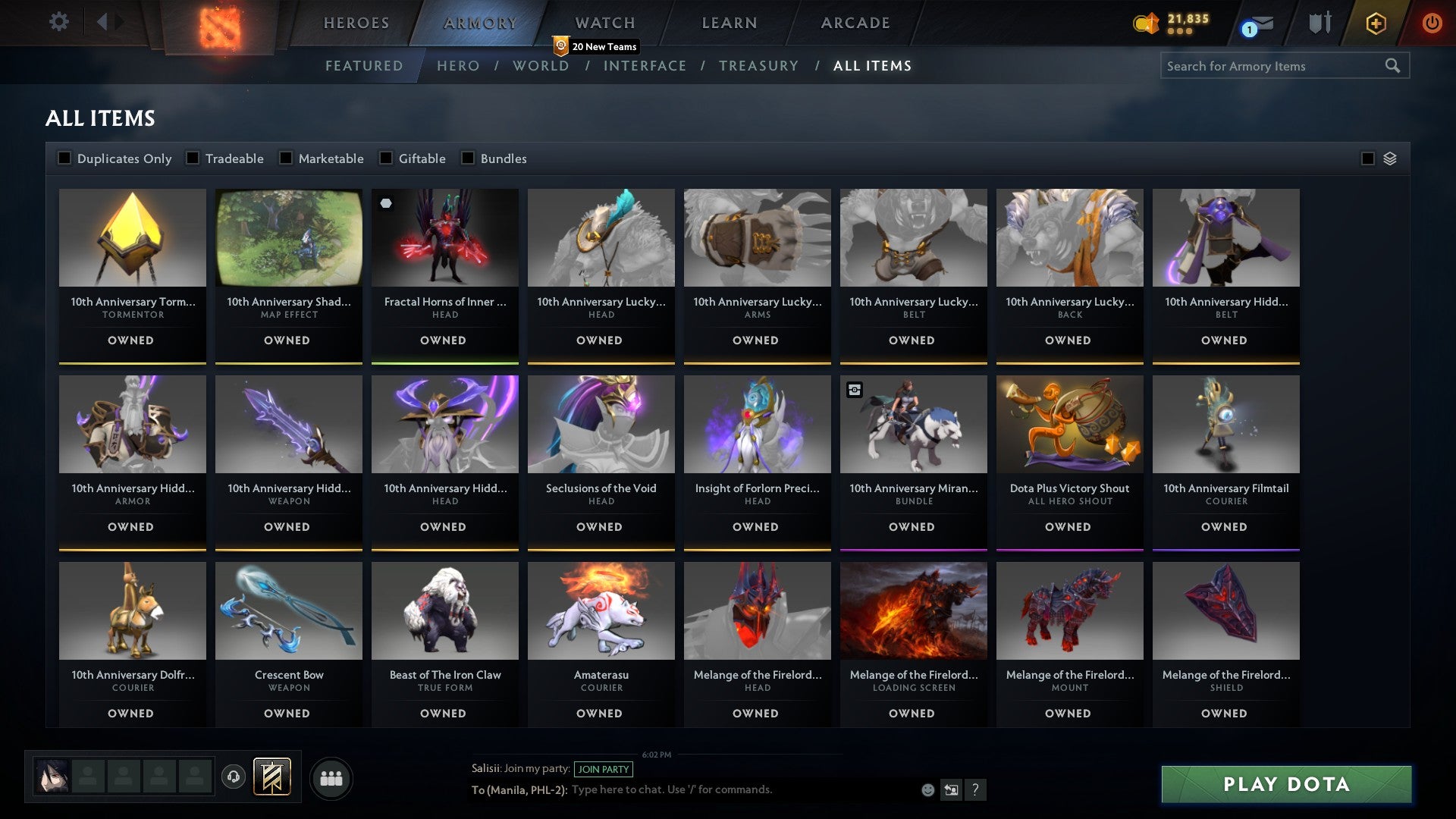Screen dimensions: 1456x819
Task: Click the power/logout icon
Action: tap(1432, 23)
